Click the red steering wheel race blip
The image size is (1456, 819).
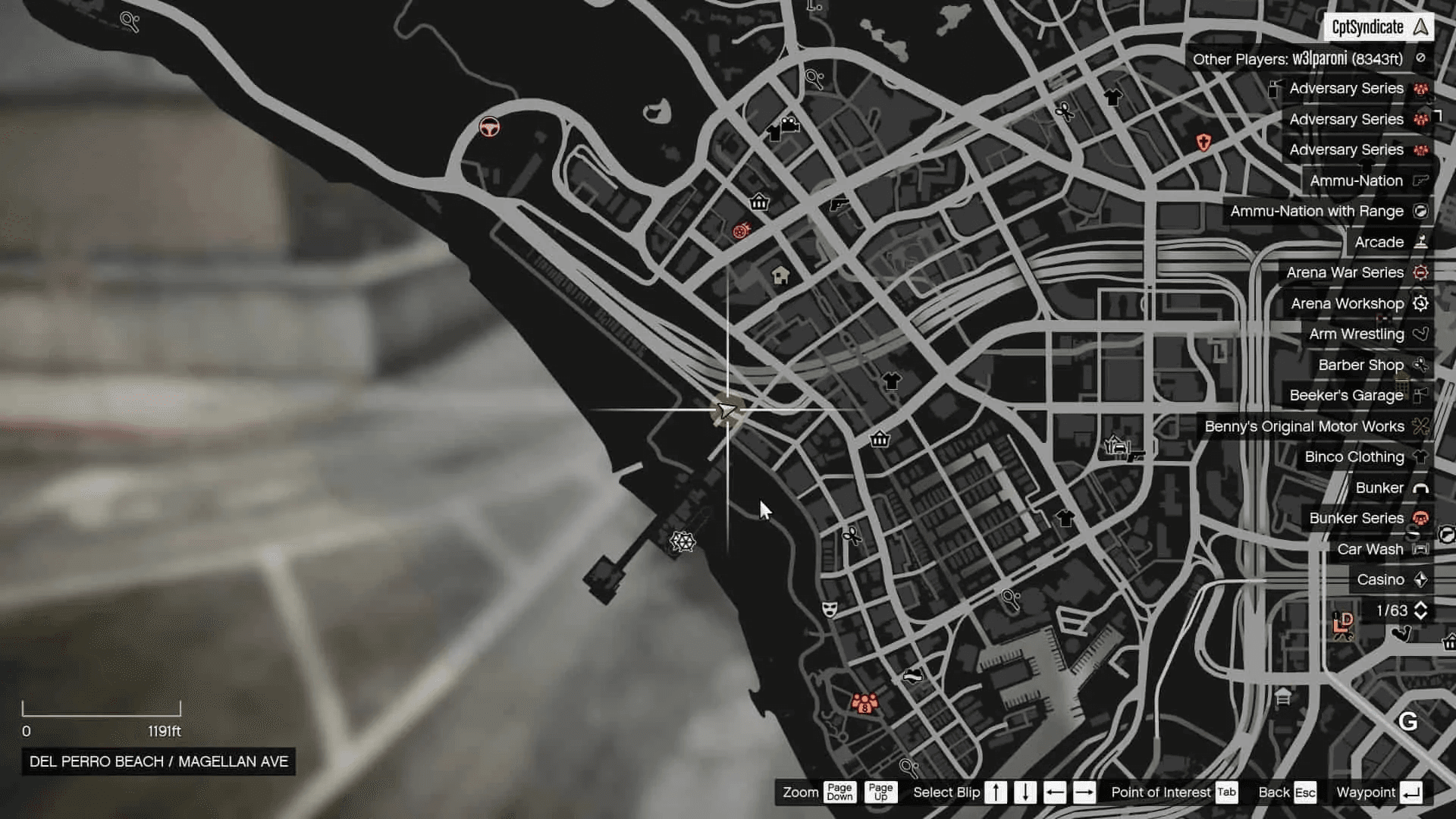point(490,127)
